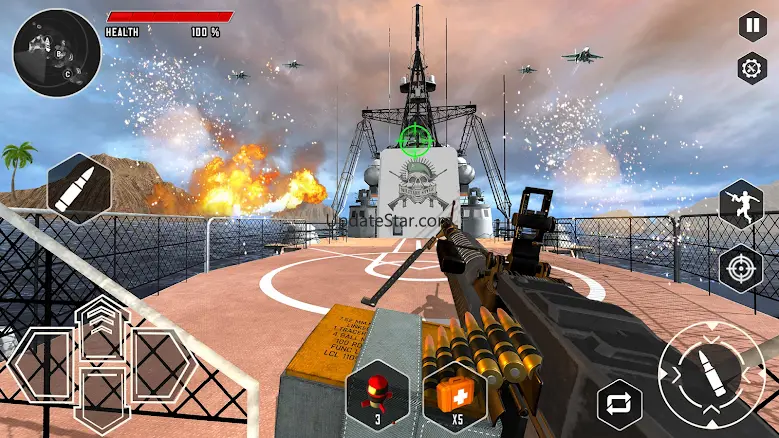Toggle aim with the crosshair scope button
Screen dimensions: 779x438
(742, 267)
